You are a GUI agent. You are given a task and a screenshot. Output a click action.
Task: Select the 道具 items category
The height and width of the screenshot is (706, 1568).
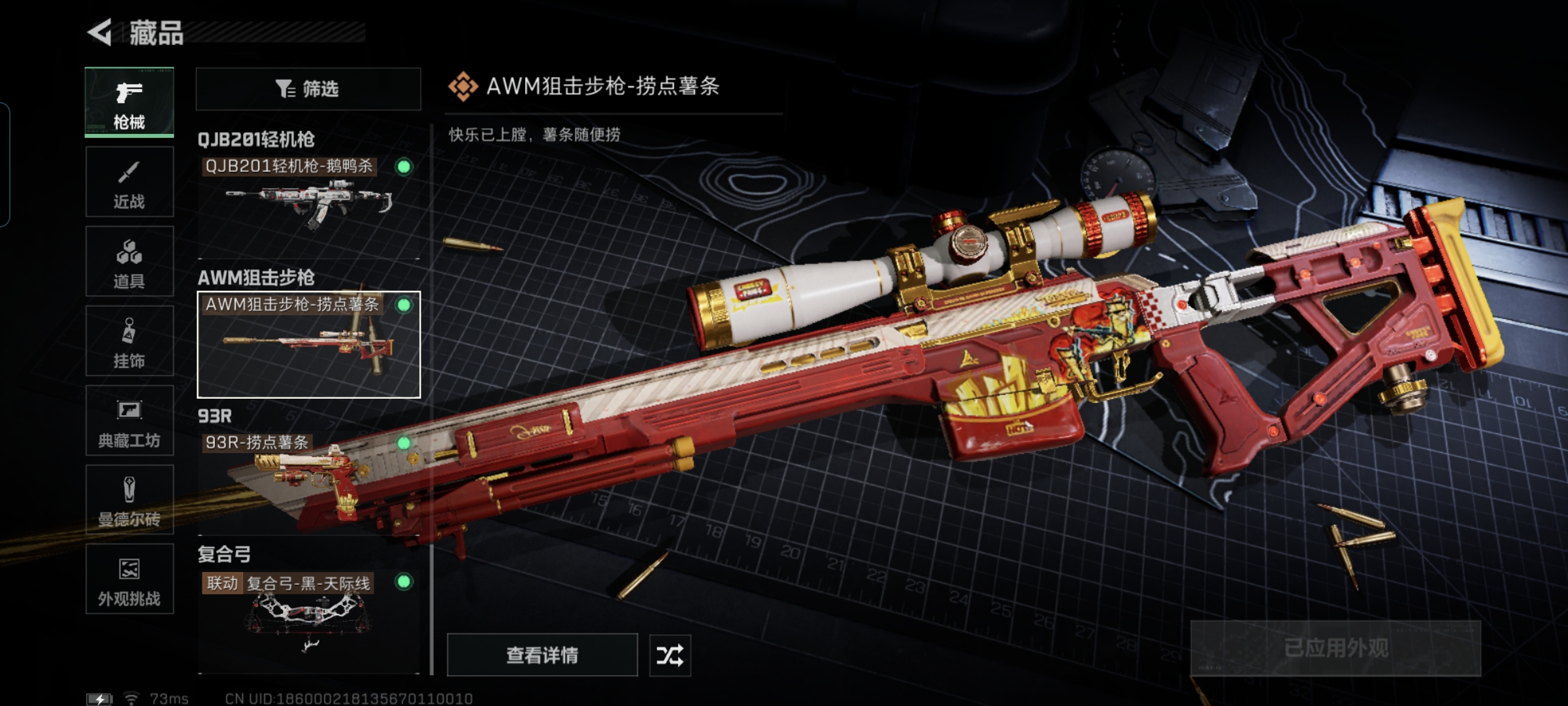pos(129,262)
